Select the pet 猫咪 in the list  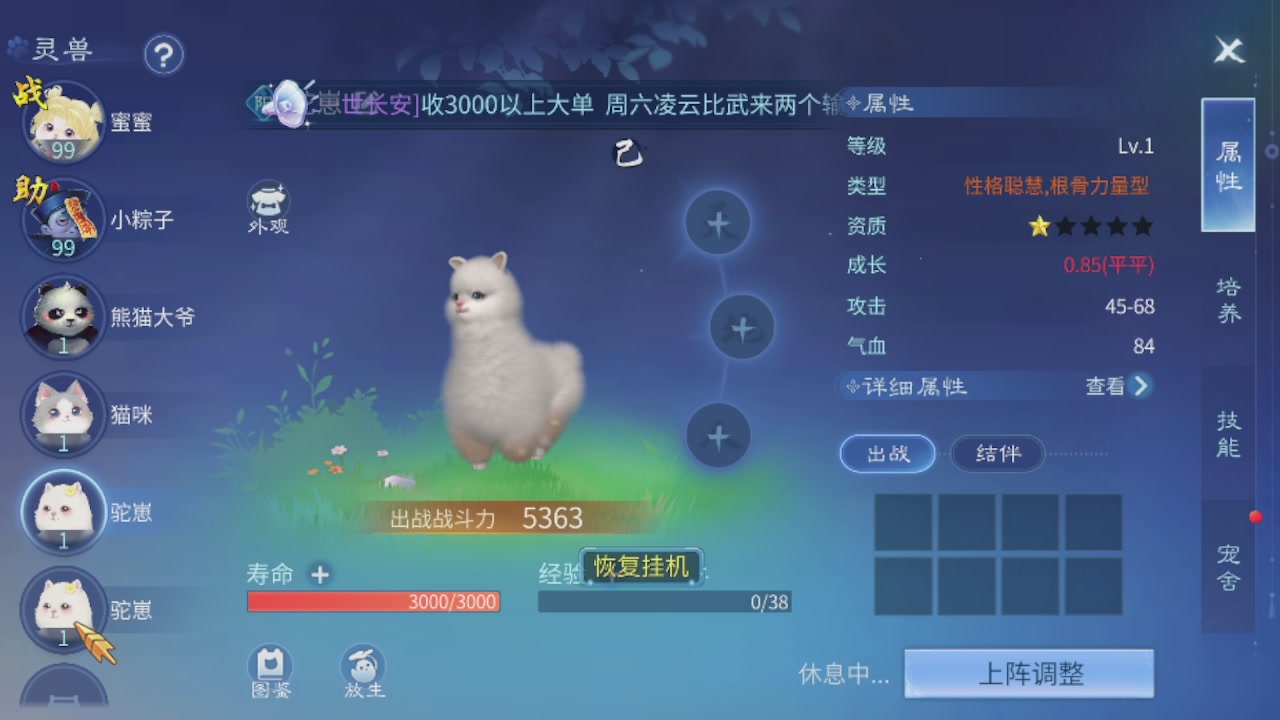pos(63,415)
